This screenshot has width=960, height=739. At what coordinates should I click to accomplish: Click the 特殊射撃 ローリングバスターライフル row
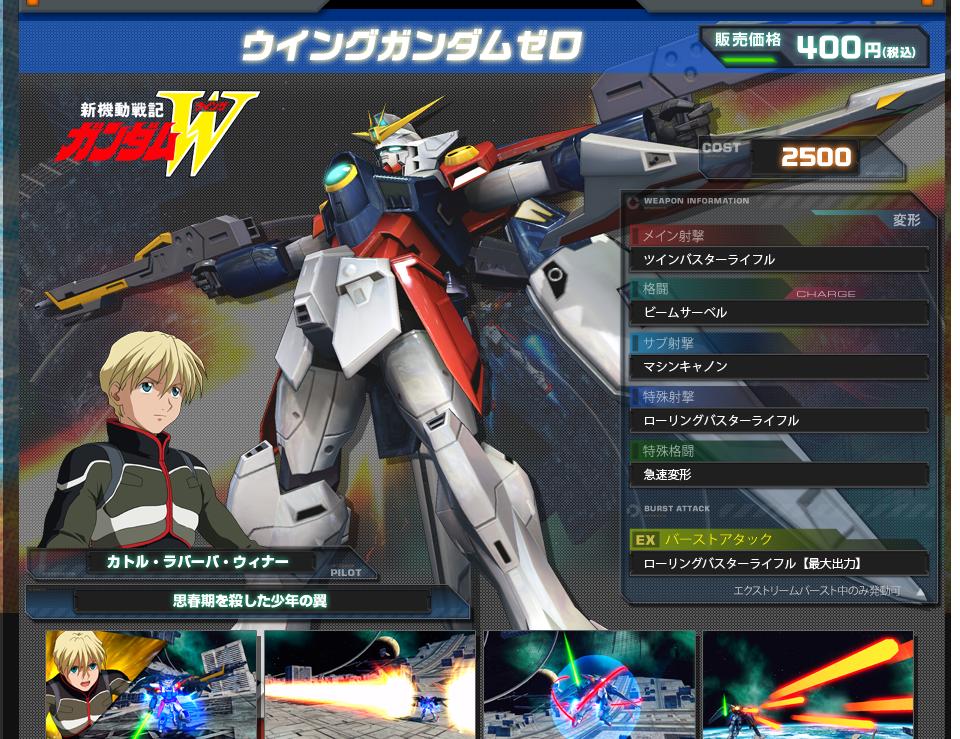coord(778,421)
